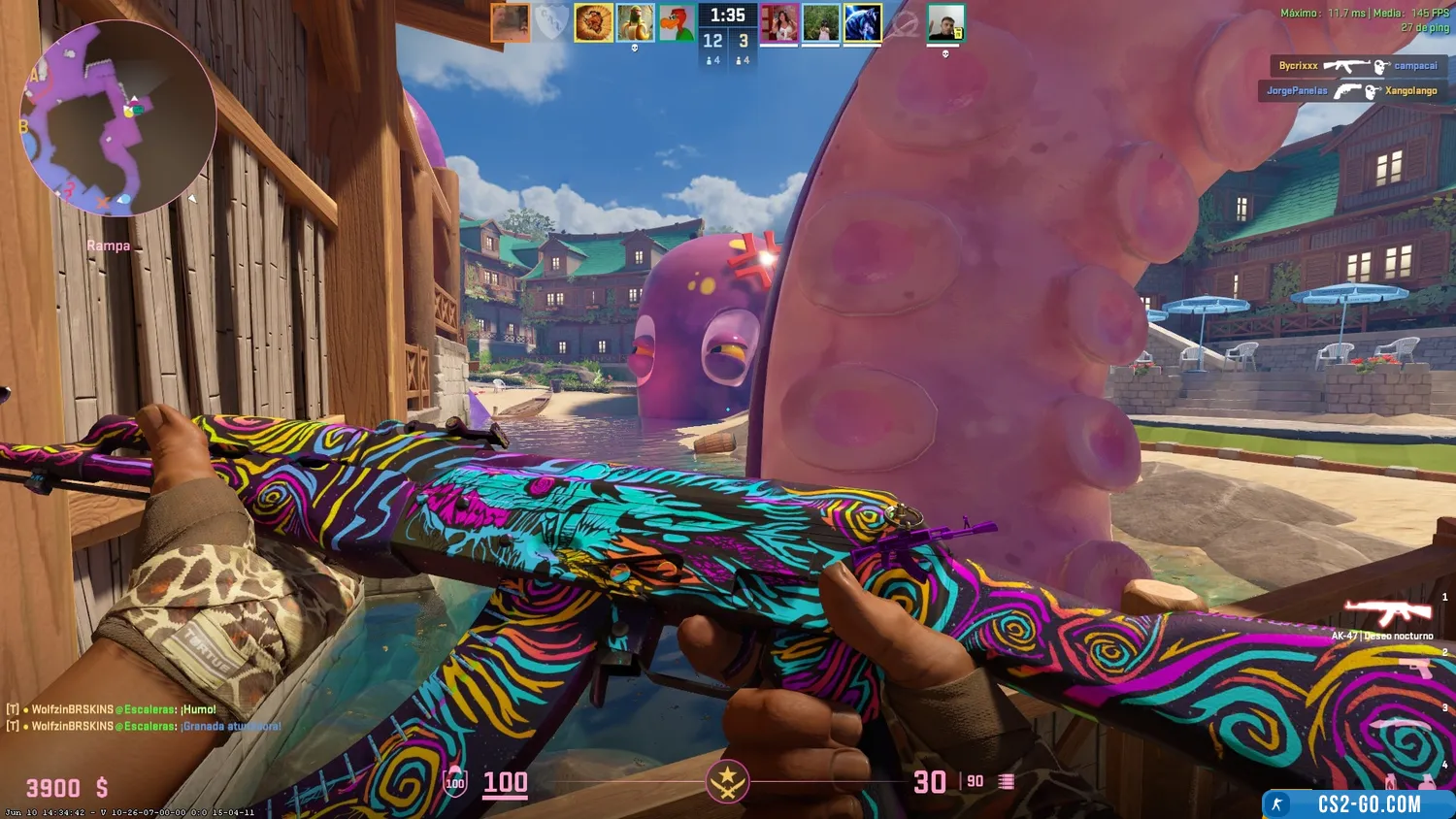The image size is (1456, 819).
Task: Click the man with save icon avatar
Action: (945, 23)
